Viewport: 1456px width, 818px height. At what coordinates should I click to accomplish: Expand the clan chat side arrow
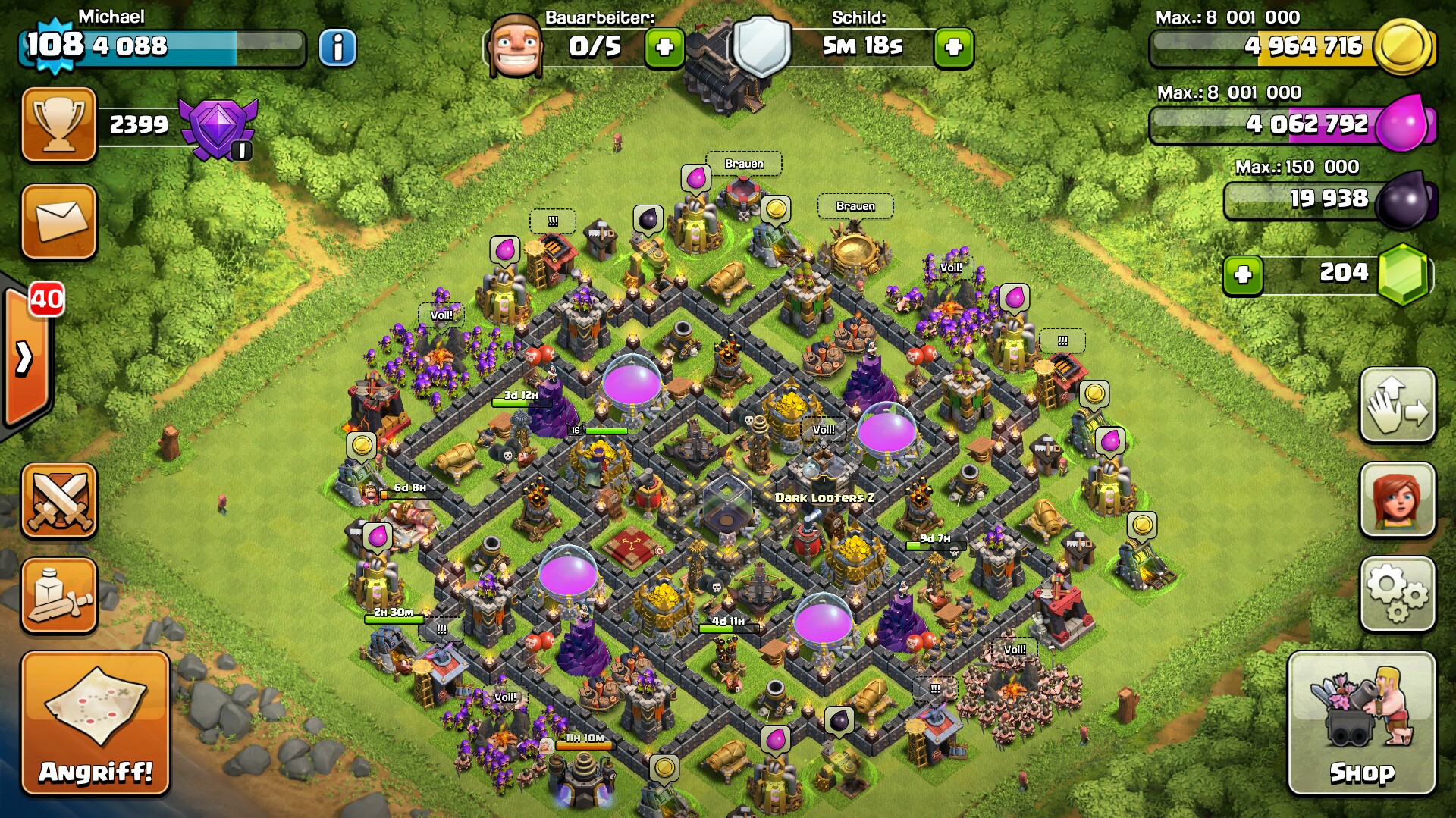[x=26, y=358]
